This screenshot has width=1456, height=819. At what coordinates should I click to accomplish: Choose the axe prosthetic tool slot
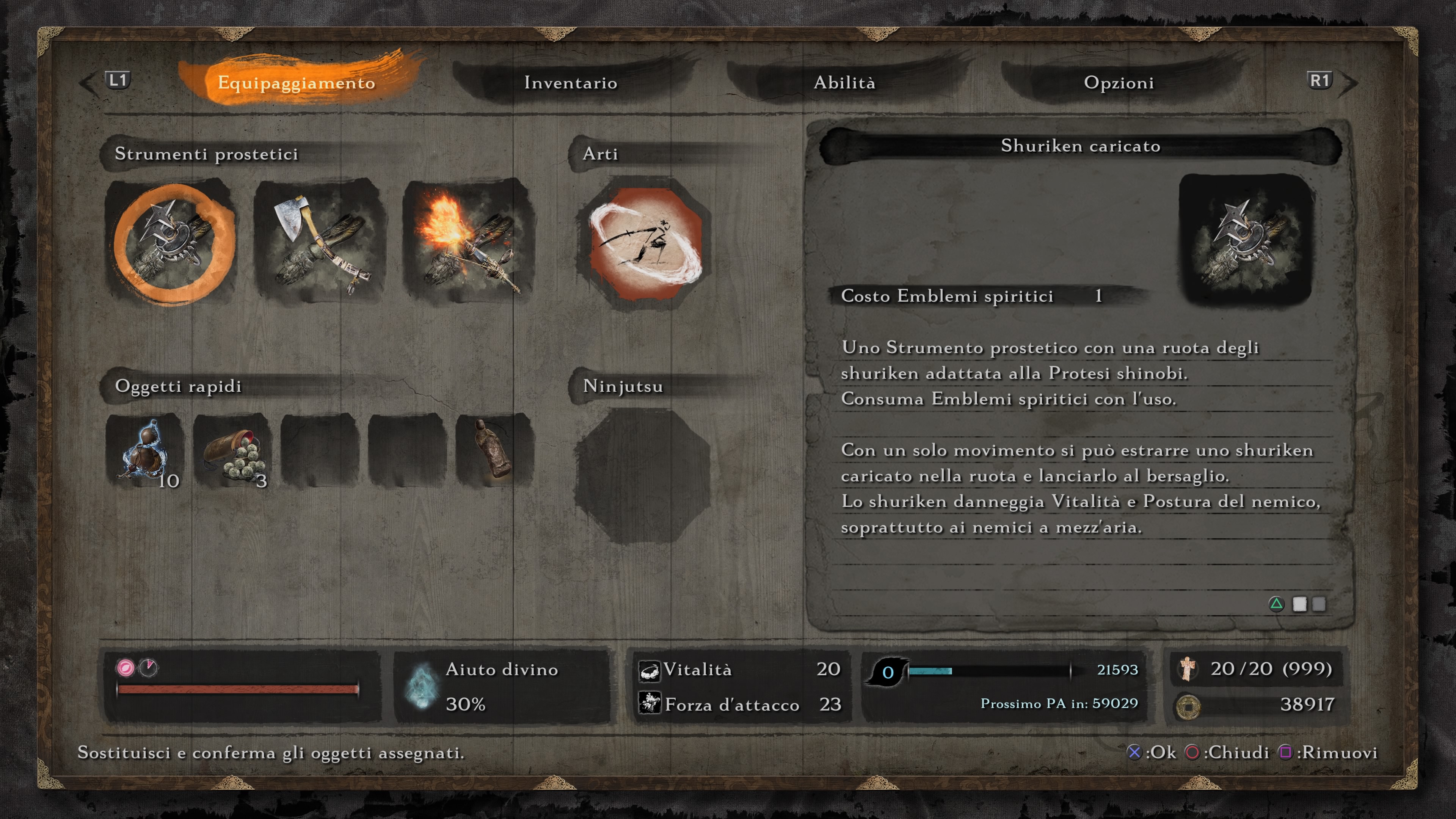pos(320,242)
